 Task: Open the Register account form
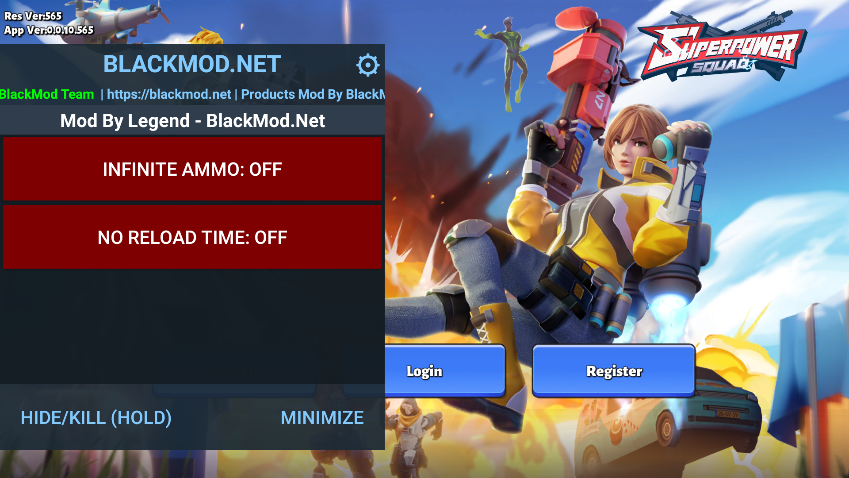click(613, 371)
